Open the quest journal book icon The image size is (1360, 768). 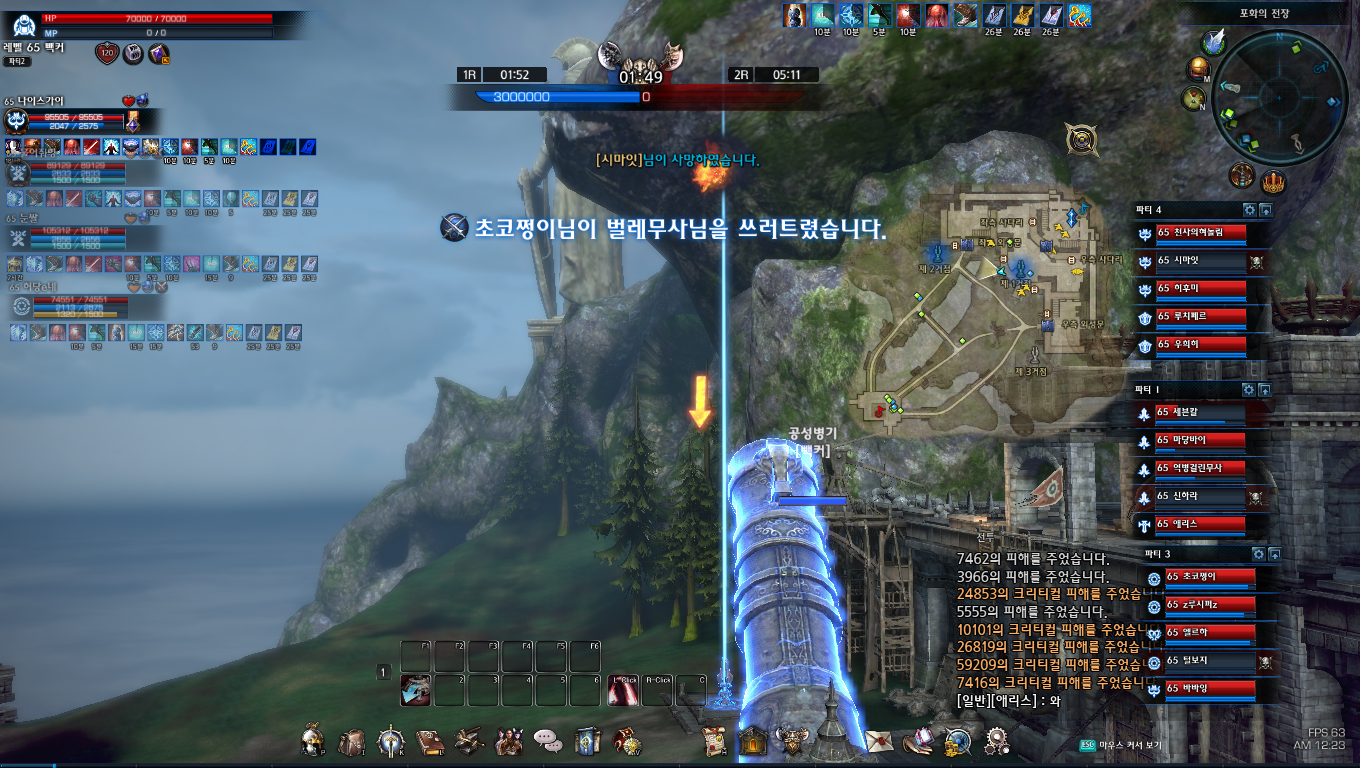(x=429, y=741)
